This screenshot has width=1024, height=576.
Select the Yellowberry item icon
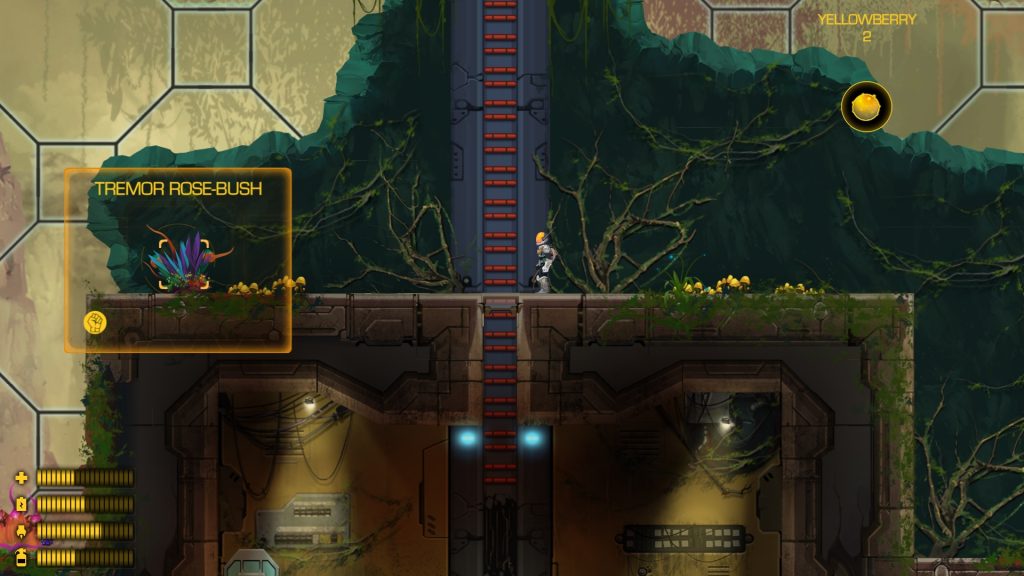(x=866, y=106)
